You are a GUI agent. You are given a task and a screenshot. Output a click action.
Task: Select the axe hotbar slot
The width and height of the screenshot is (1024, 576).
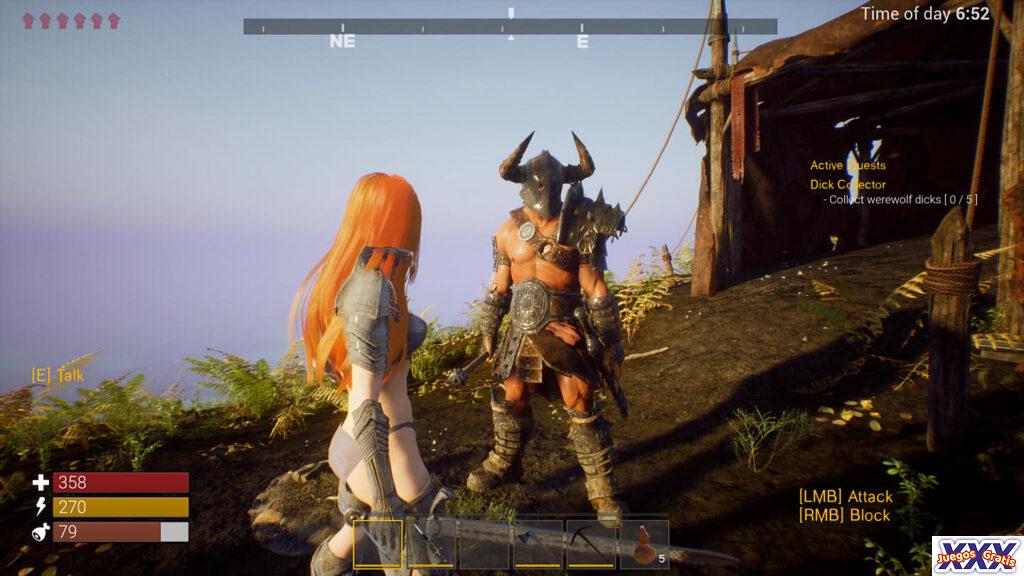coord(537,544)
